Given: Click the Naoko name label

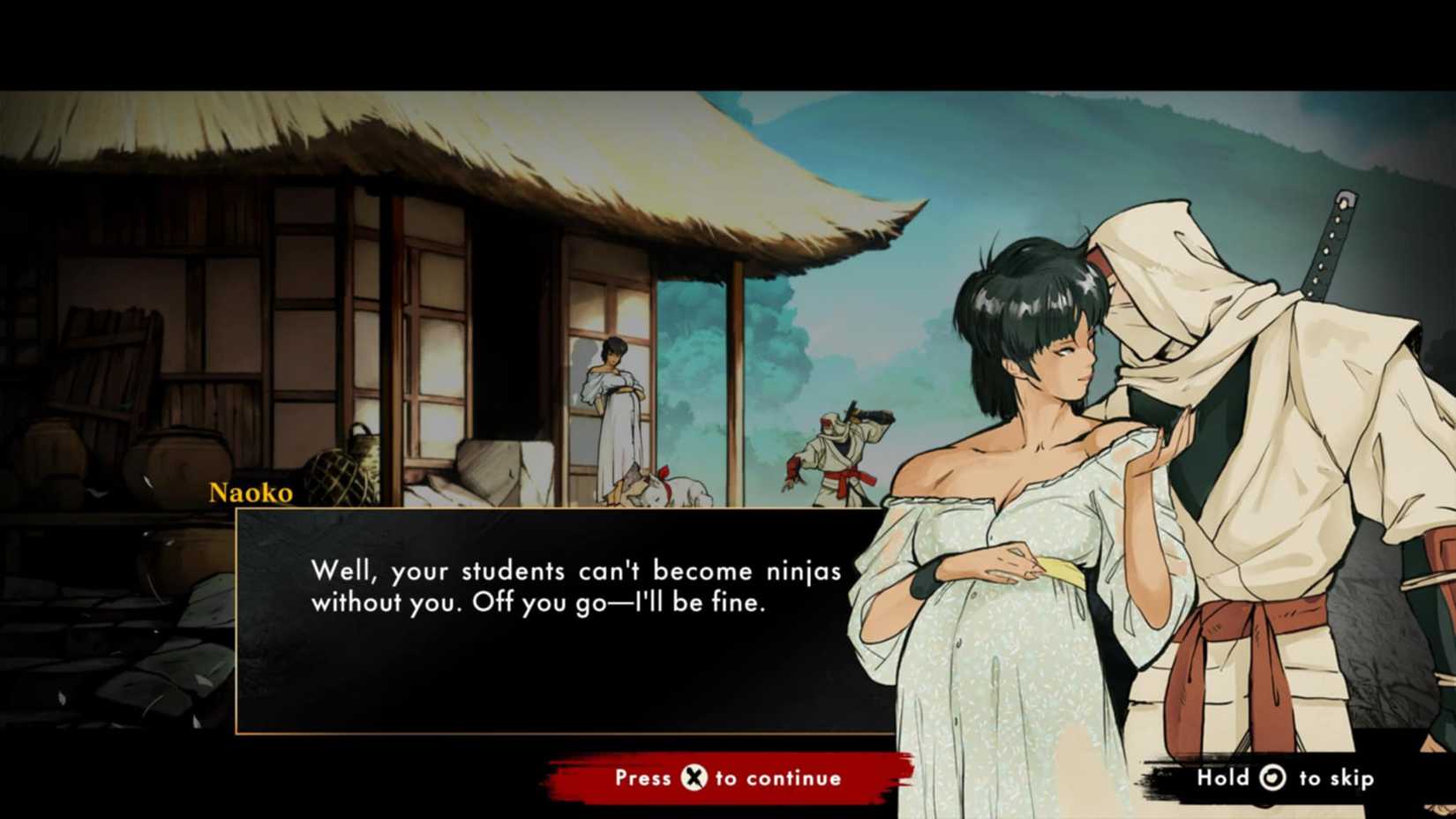Looking at the screenshot, I should (251, 493).
